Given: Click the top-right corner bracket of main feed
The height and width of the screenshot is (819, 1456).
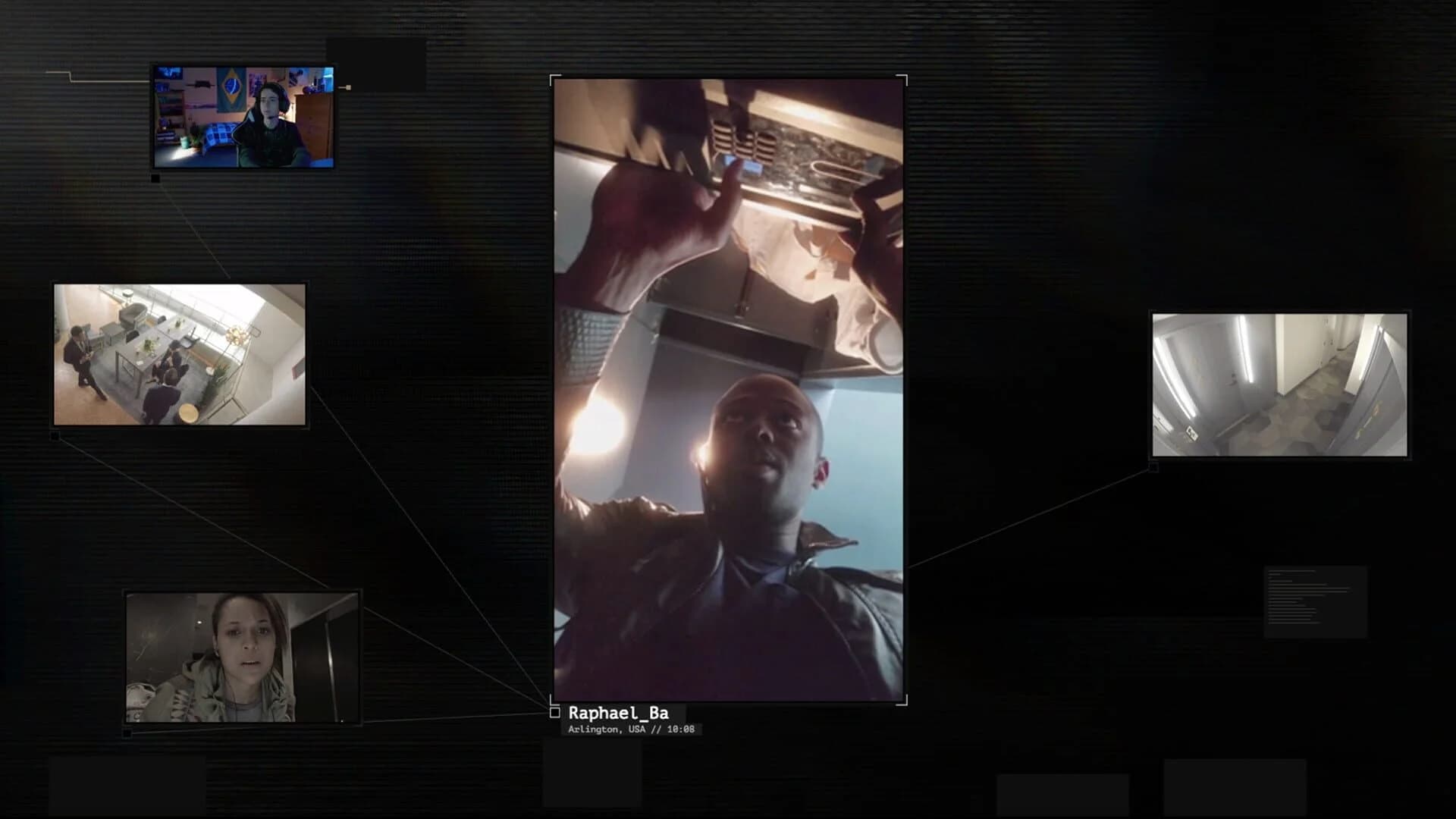Looking at the screenshot, I should tap(901, 78).
